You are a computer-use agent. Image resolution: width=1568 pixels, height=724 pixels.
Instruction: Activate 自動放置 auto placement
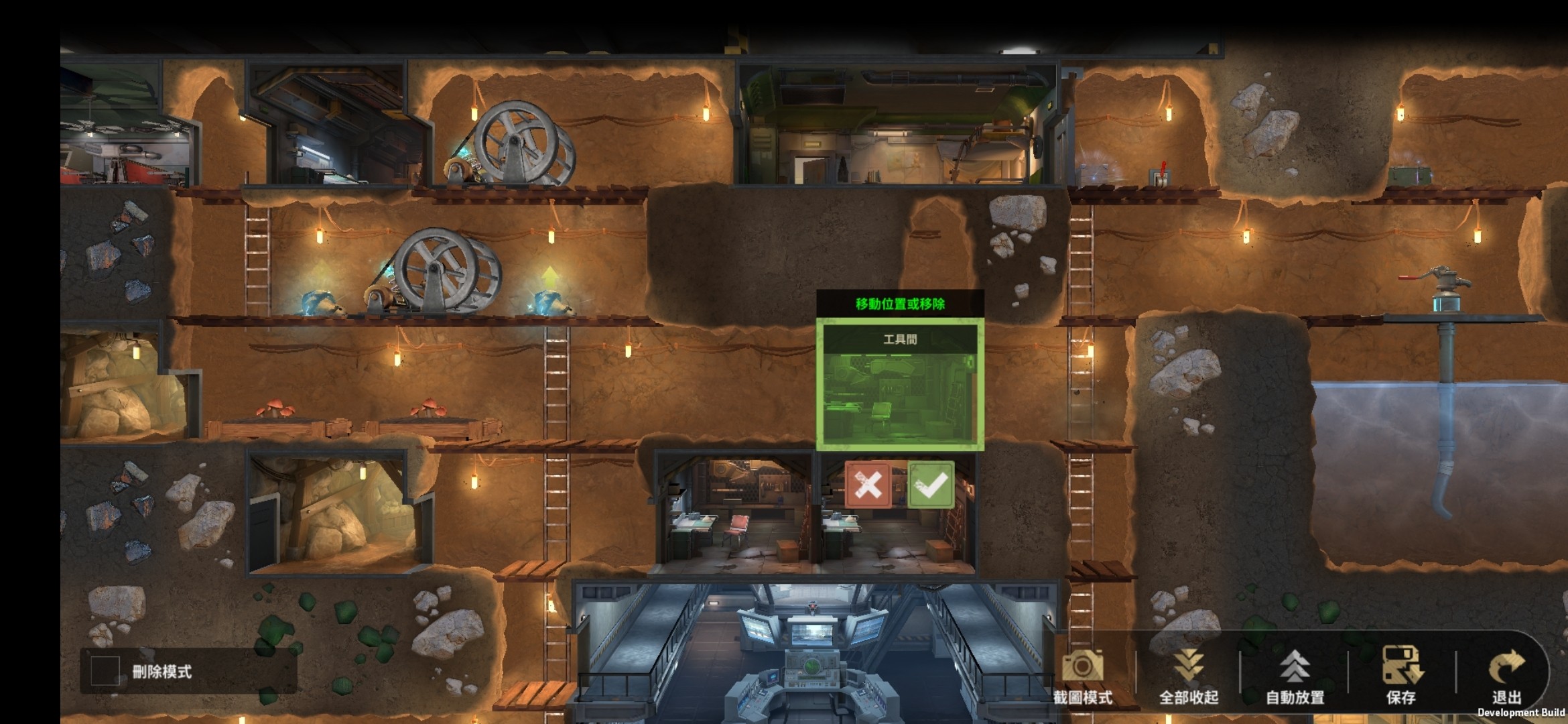pyautogui.click(x=1295, y=674)
